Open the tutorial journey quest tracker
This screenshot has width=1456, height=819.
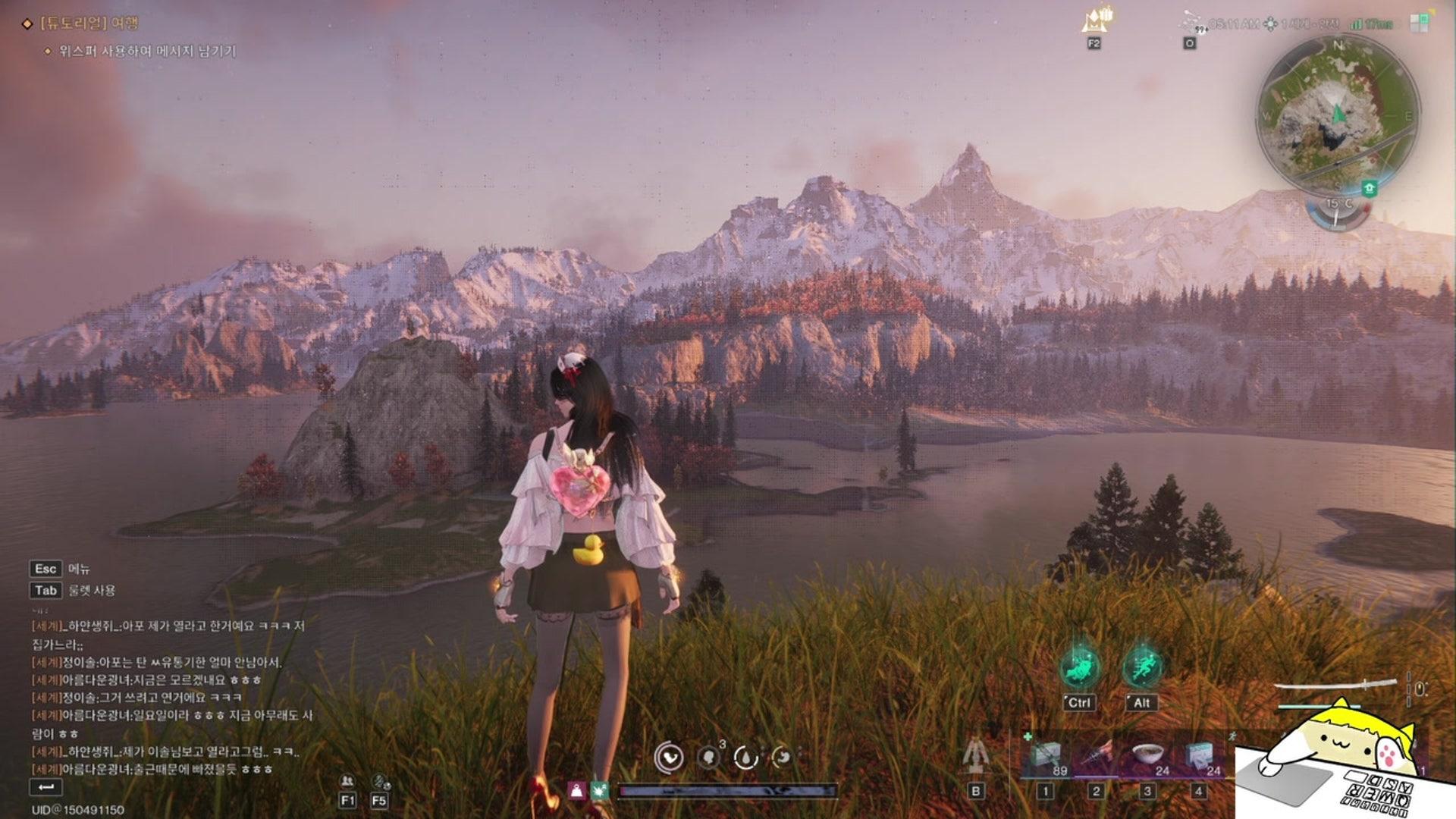pyautogui.click(x=89, y=24)
